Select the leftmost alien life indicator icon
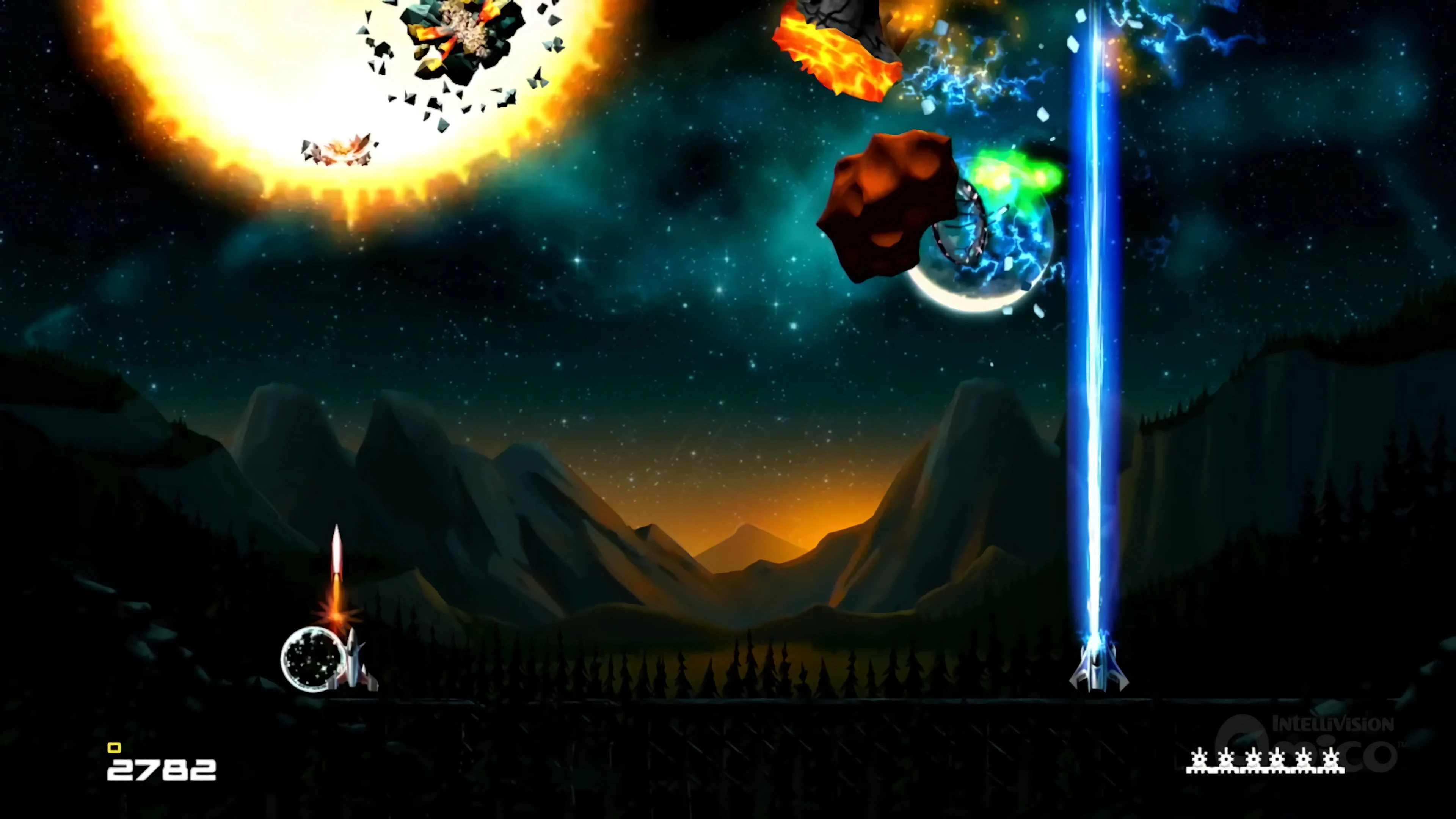 [x=1199, y=759]
